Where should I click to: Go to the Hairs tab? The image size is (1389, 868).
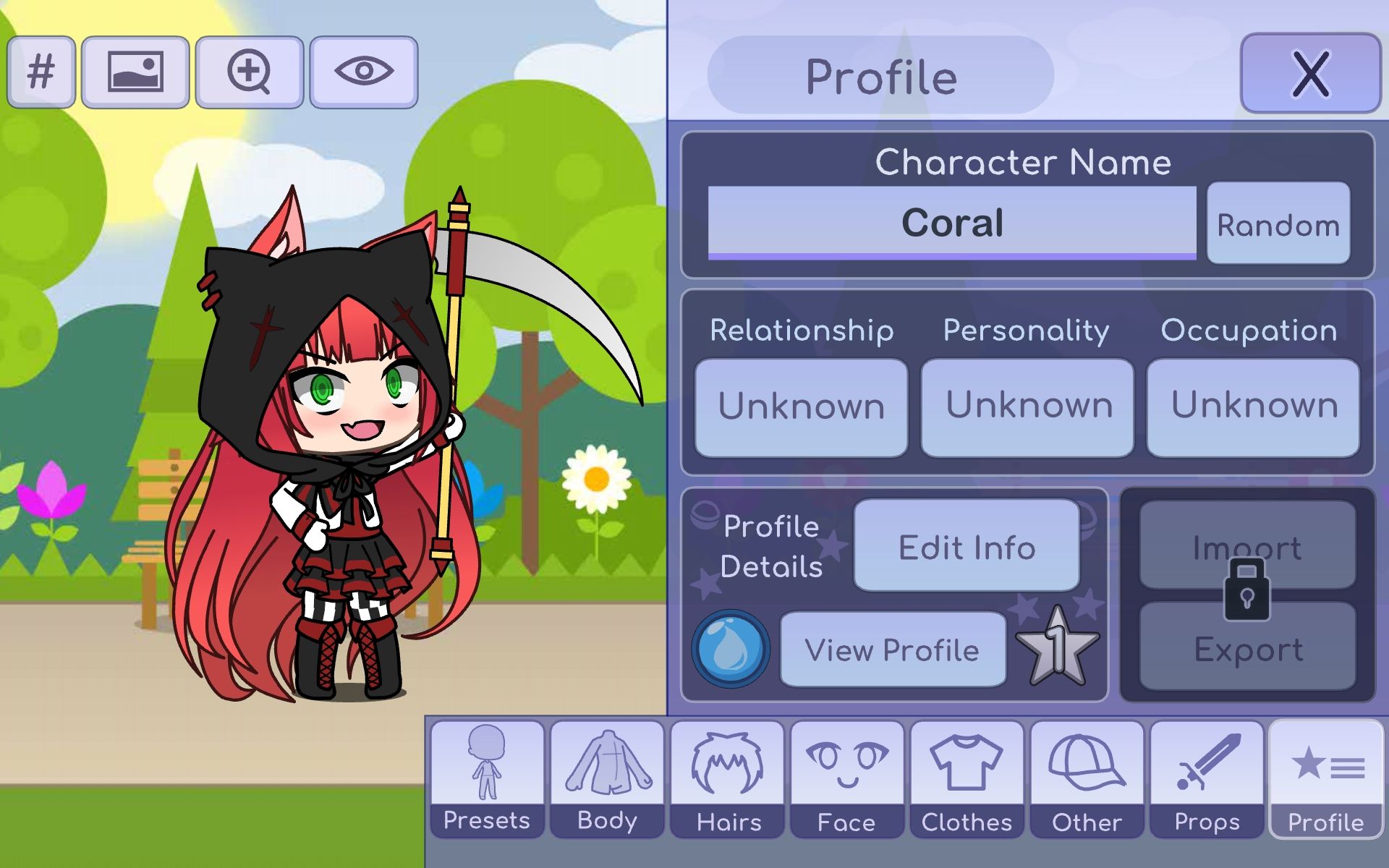[x=728, y=779]
